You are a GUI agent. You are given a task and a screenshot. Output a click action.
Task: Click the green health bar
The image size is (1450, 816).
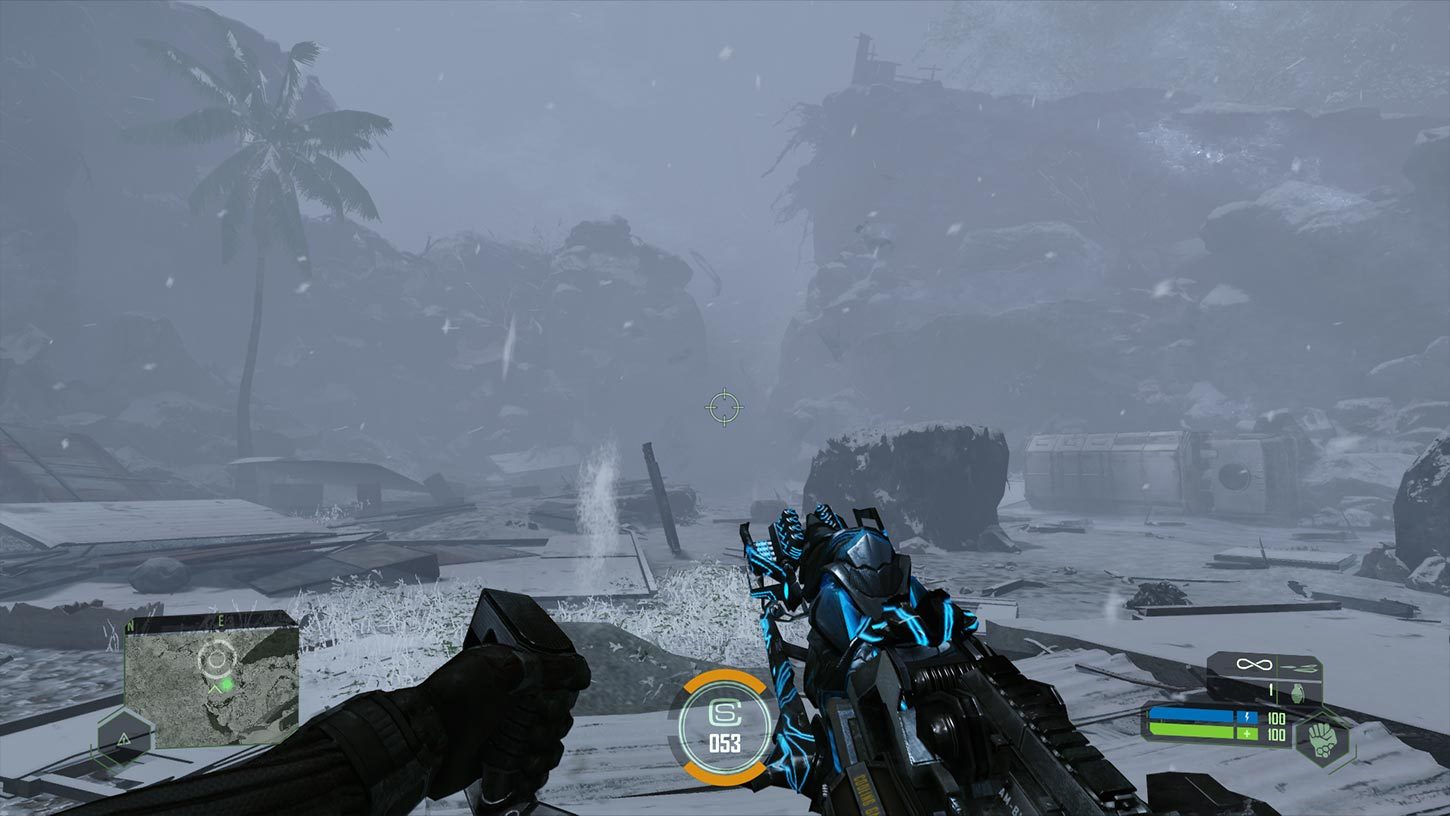point(1192,732)
